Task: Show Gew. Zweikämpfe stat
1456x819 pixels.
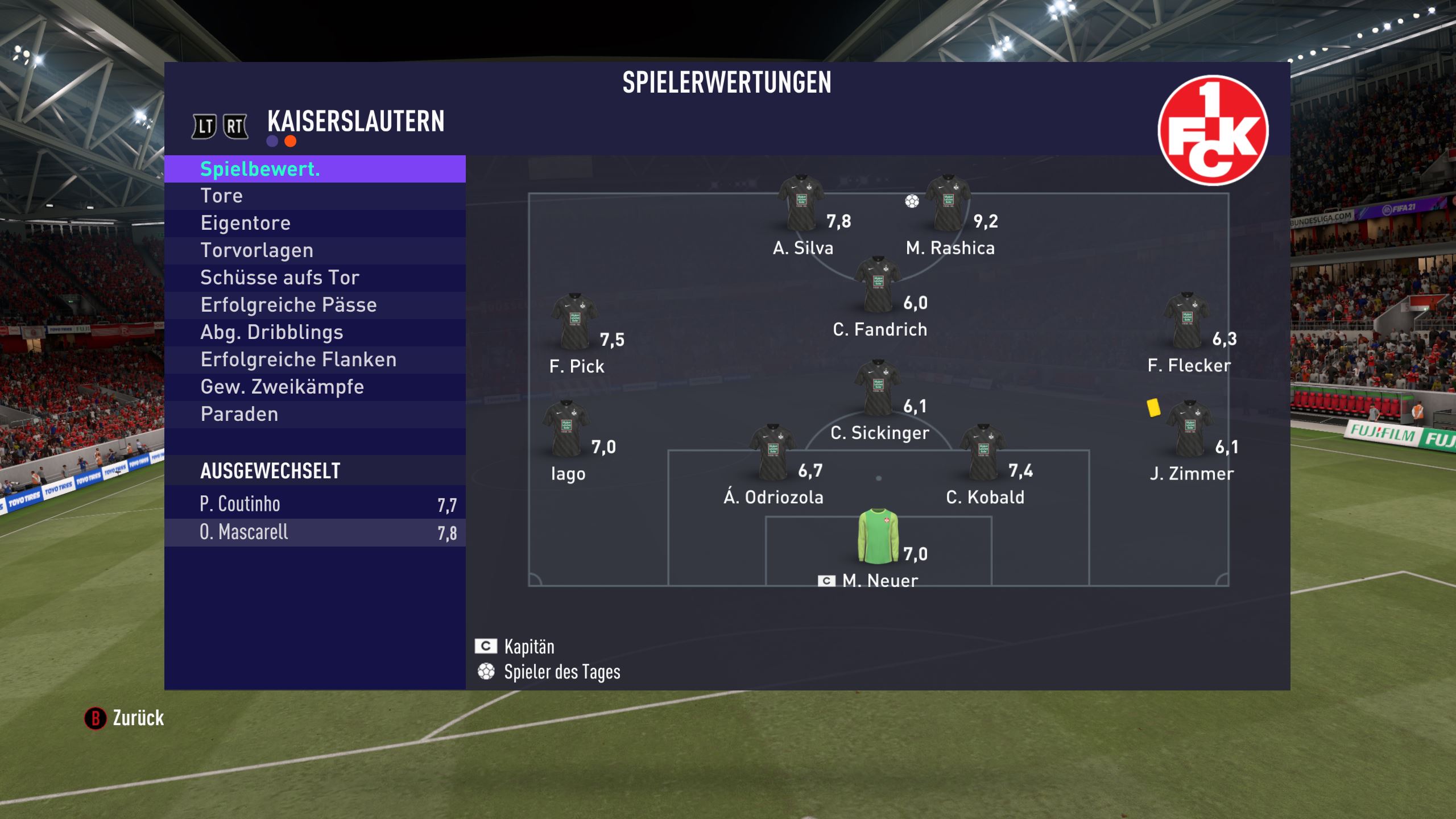Action: [x=315, y=387]
